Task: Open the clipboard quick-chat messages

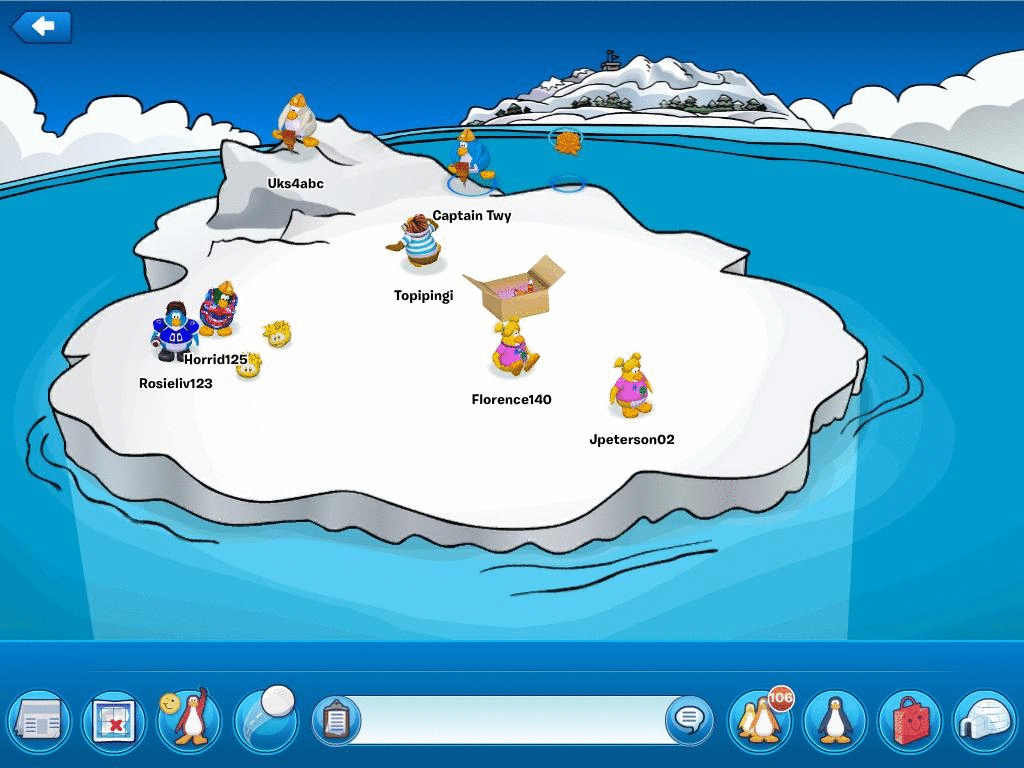Action: click(x=336, y=719)
